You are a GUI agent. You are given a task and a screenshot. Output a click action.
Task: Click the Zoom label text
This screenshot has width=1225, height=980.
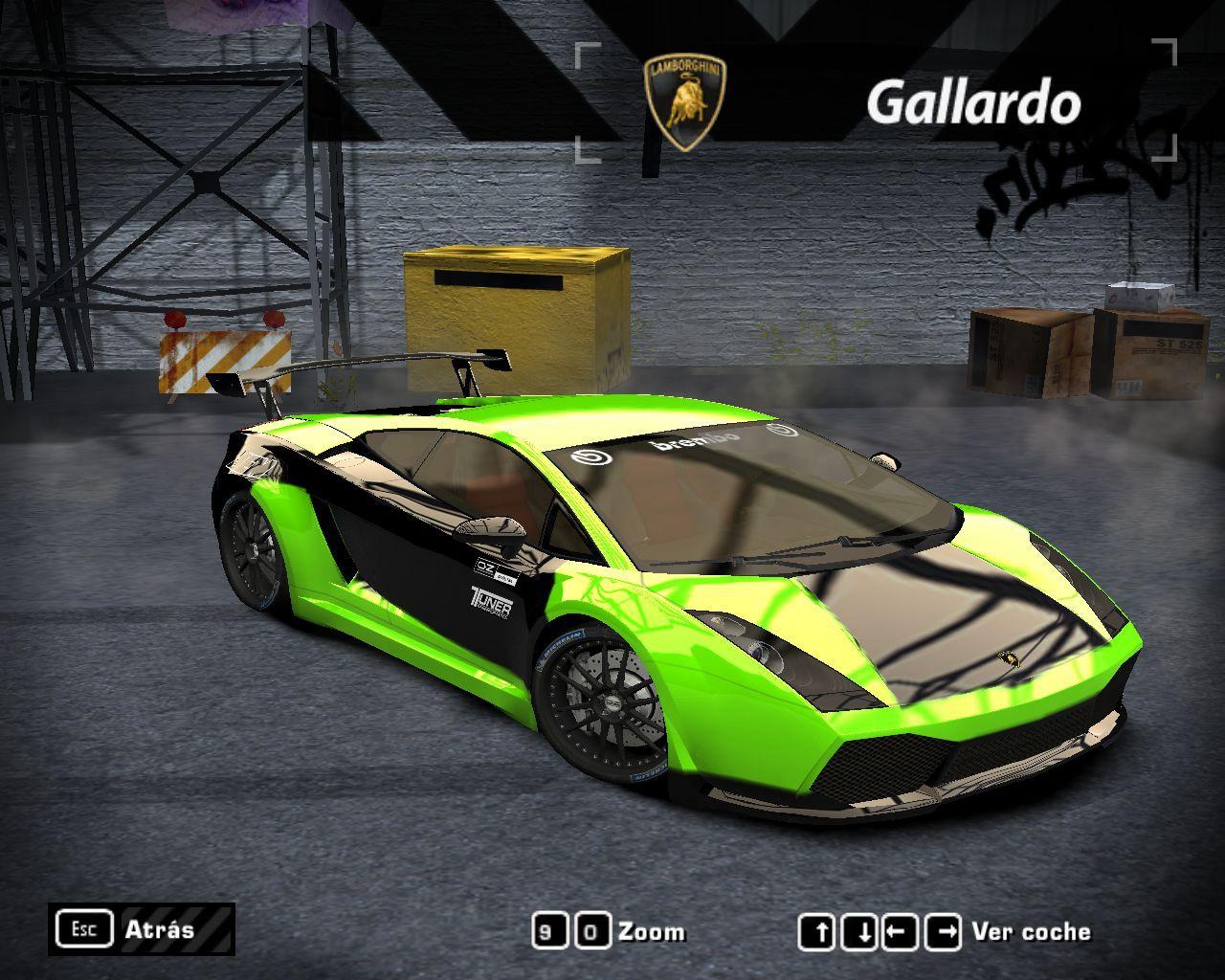(x=651, y=930)
